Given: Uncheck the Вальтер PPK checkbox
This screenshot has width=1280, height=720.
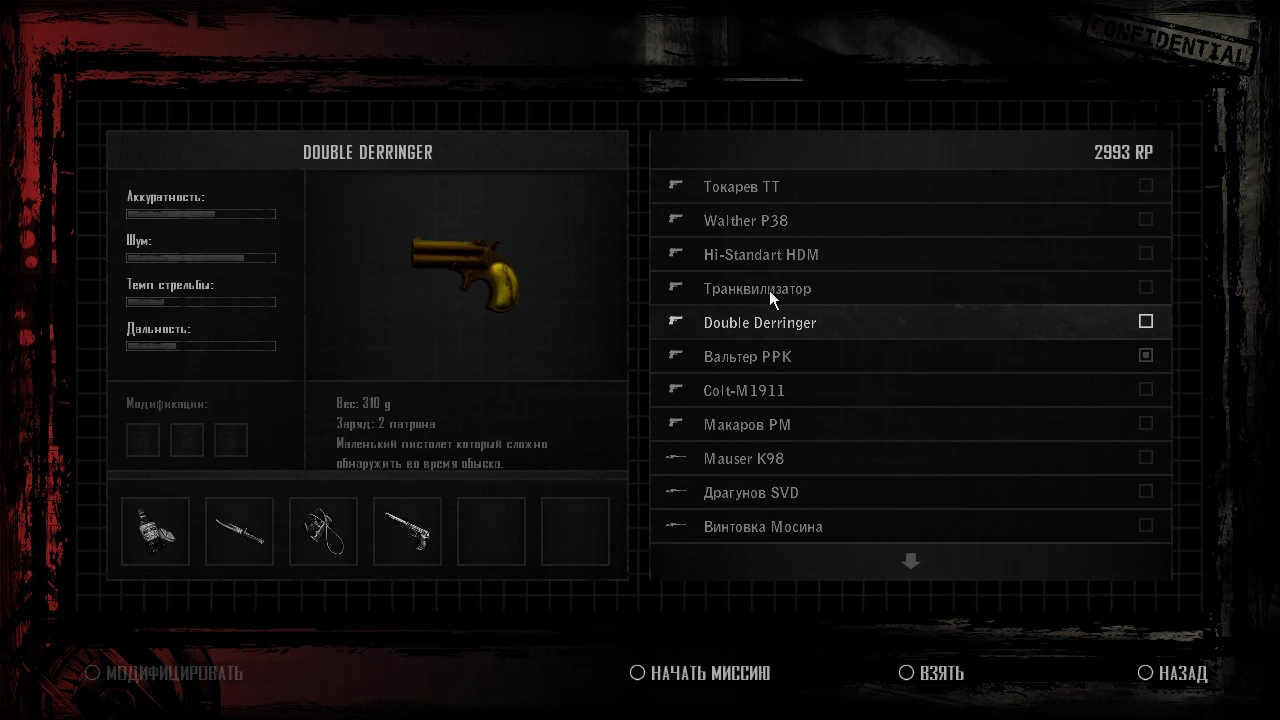Looking at the screenshot, I should [x=1146, y=355].
